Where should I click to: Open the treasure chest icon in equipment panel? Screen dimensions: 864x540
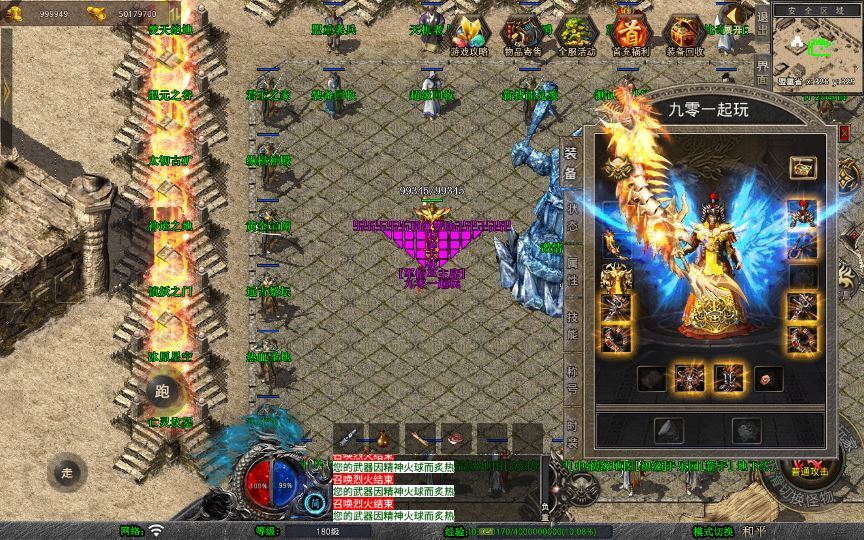801,167
